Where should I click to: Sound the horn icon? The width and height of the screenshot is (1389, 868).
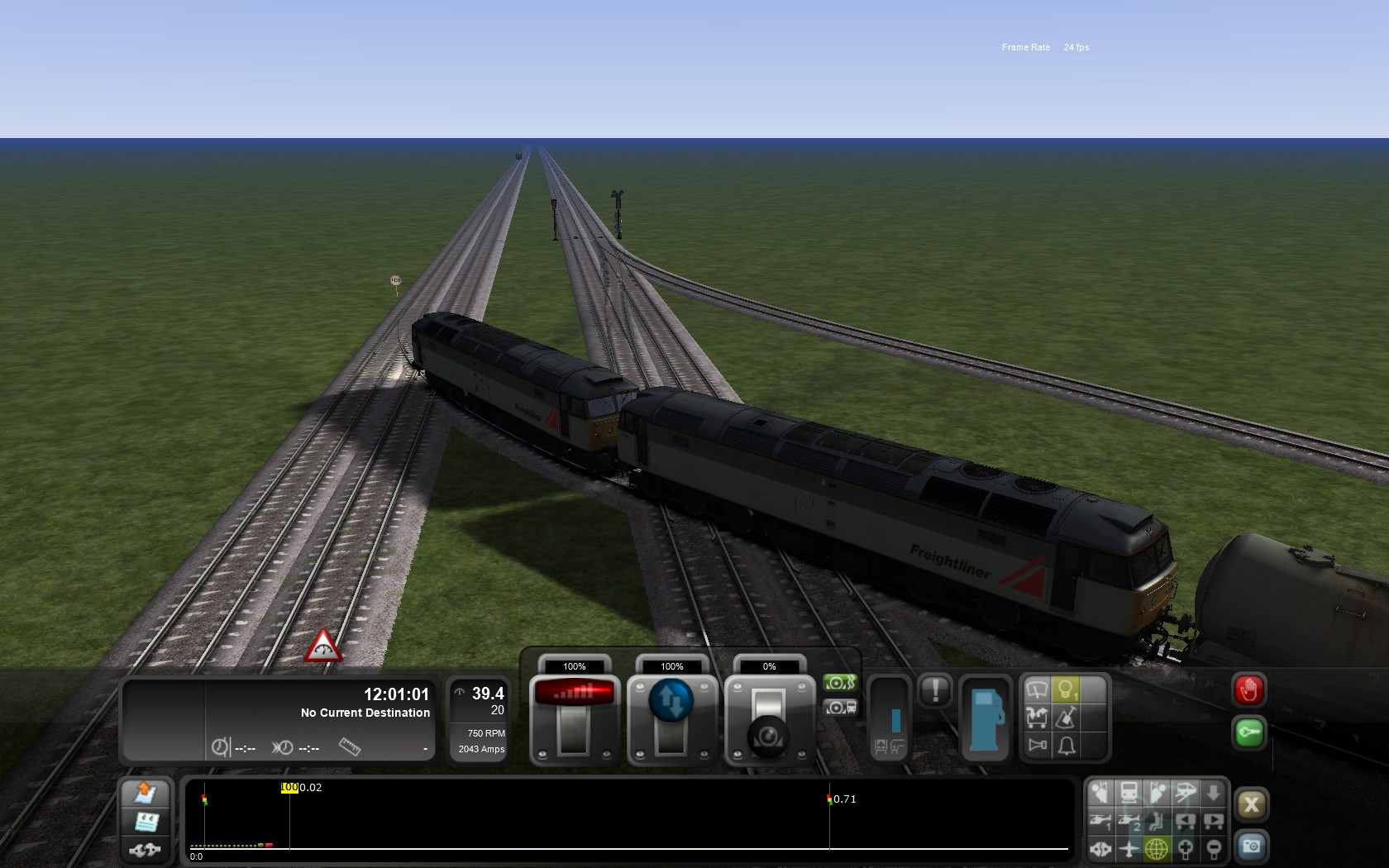[x=1037, y=746]
